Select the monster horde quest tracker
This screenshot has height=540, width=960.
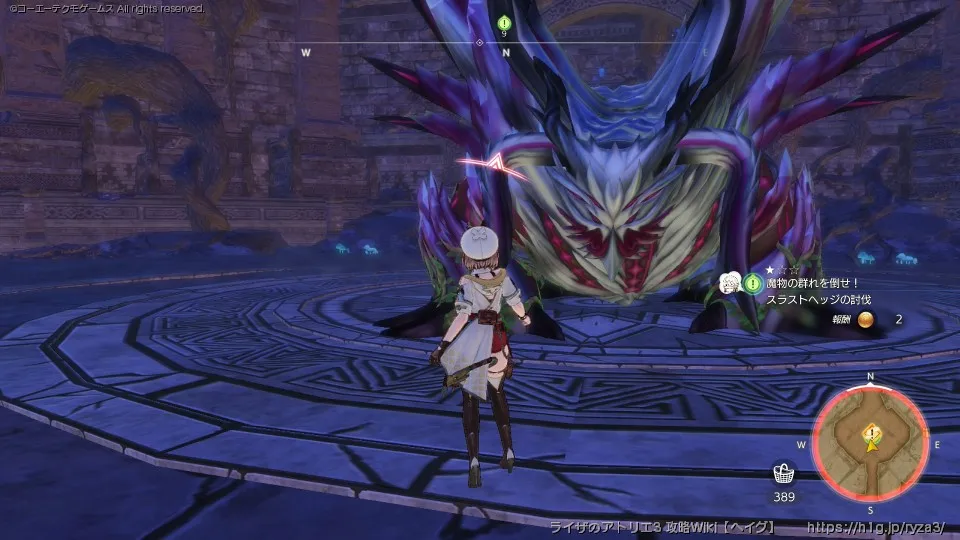pyautogui.click(x=818, y=284)
